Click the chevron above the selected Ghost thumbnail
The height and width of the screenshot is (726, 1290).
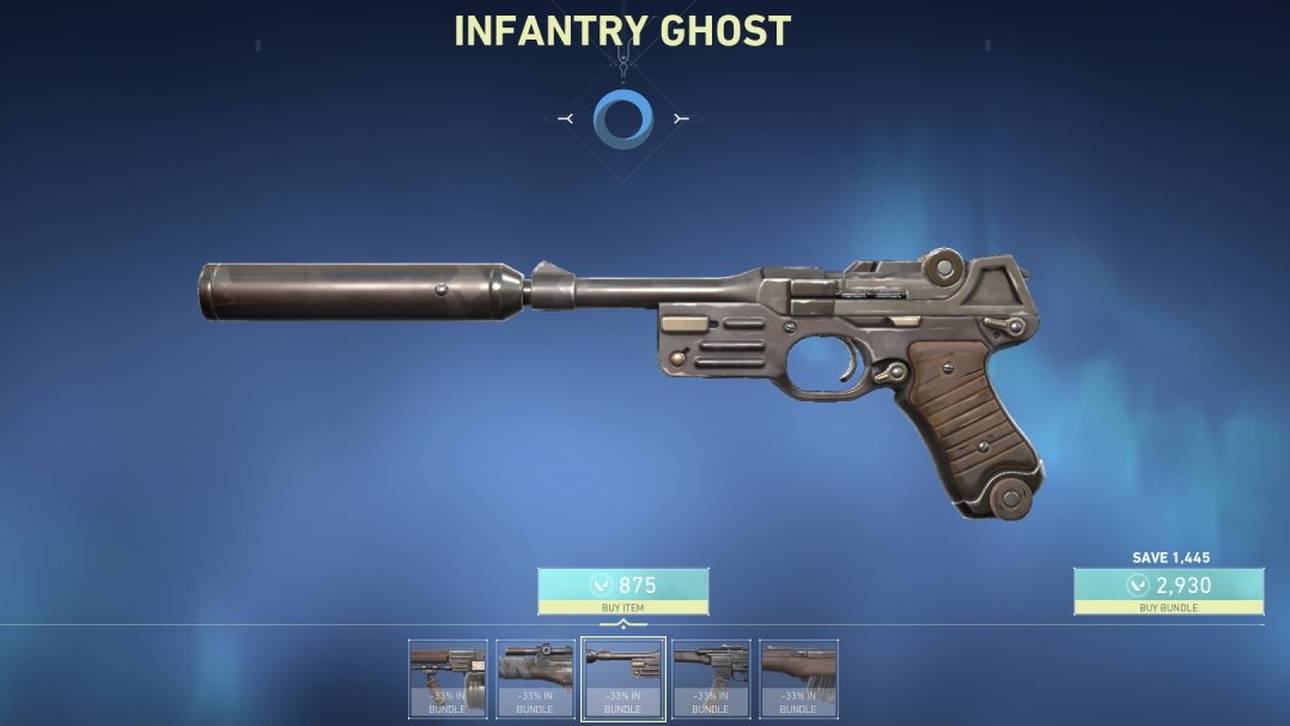tap(622, 623)
